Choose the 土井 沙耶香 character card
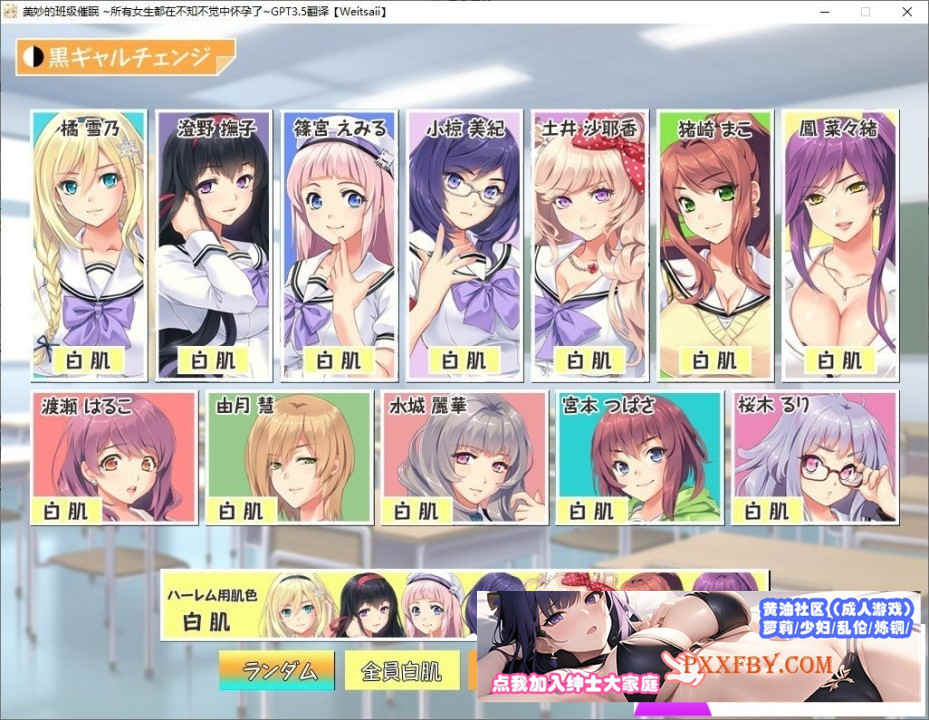Image resolution: width=929 pixels, height=720 pixels. (x=588, y=245)
